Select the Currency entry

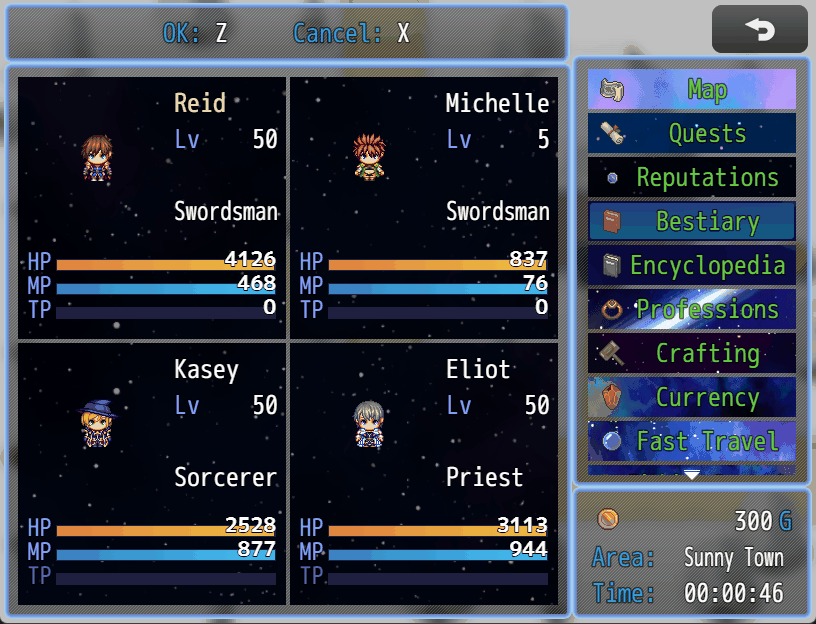point(692,398)
